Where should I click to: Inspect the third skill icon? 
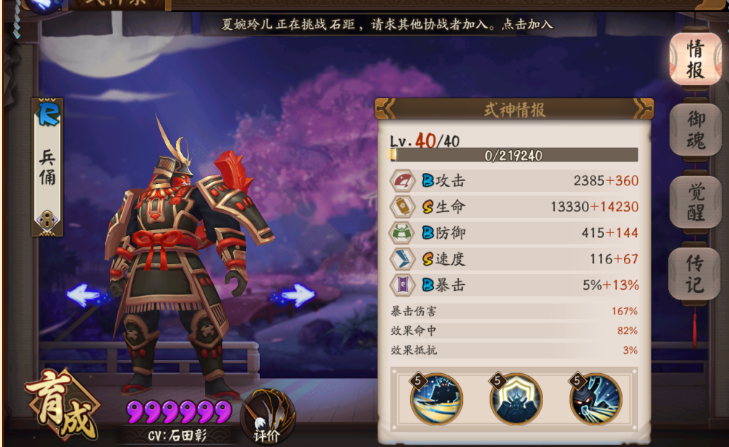(x=596, y=399)
